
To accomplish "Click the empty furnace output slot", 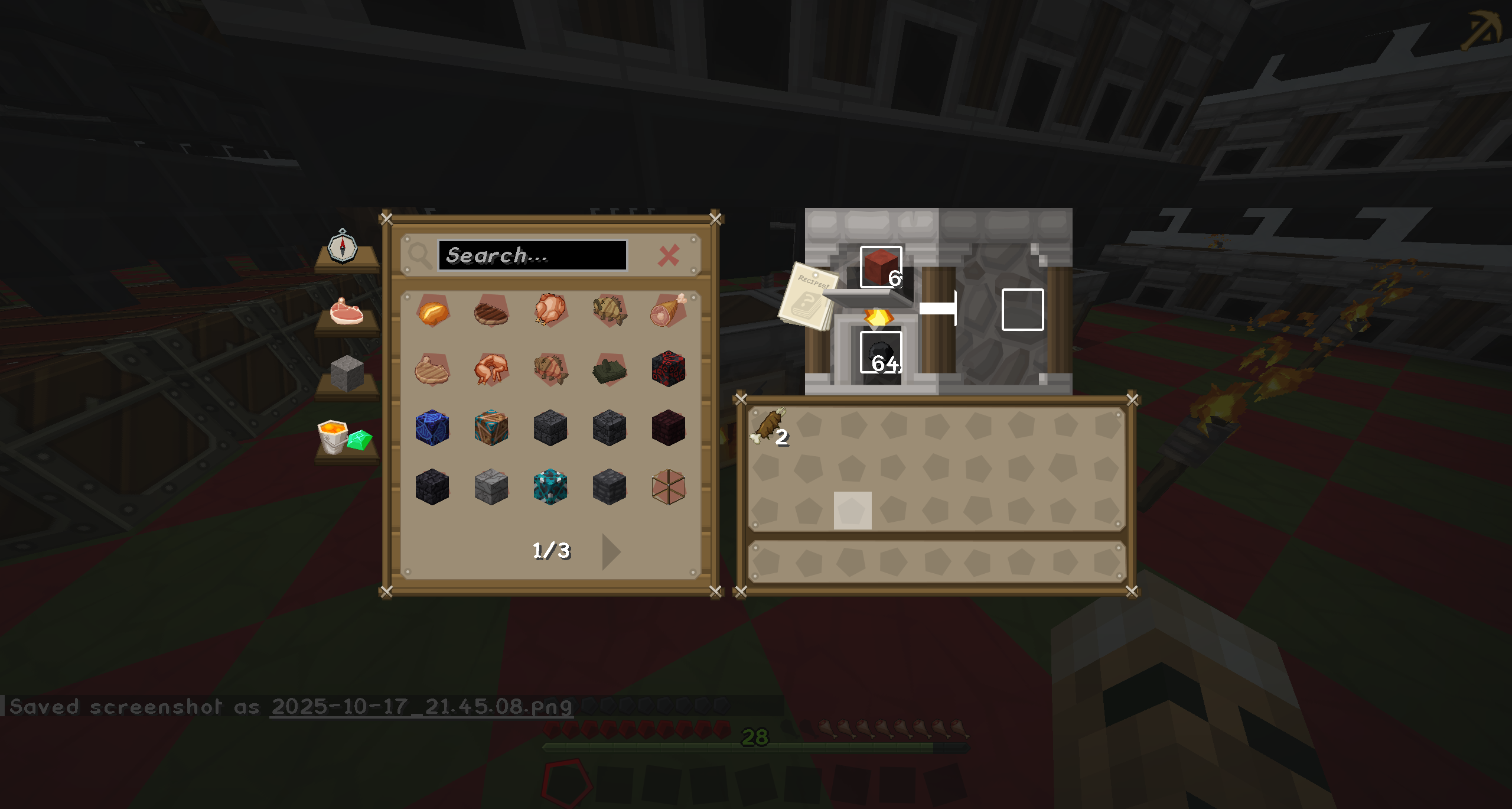I will (1022, 310).
